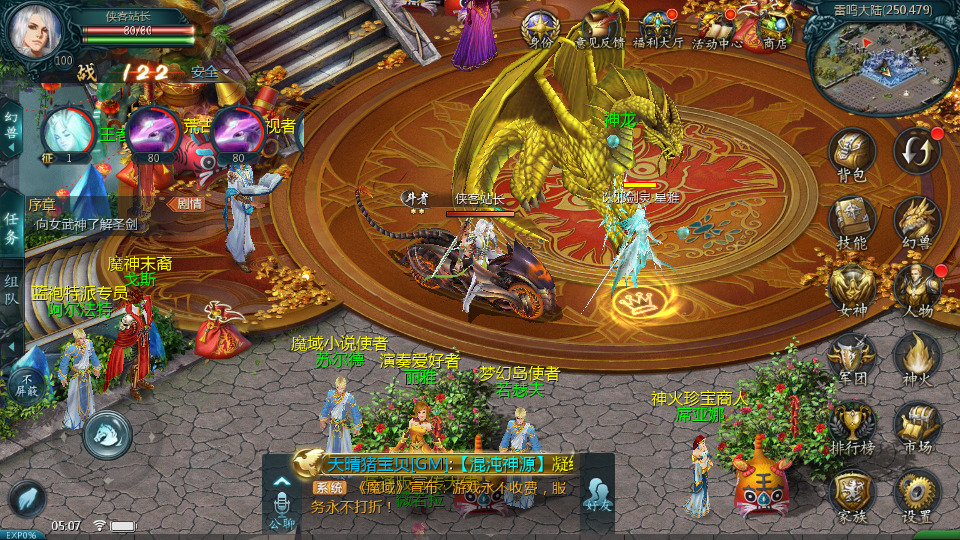Open the 市场 market

click(x=916, y=425)
